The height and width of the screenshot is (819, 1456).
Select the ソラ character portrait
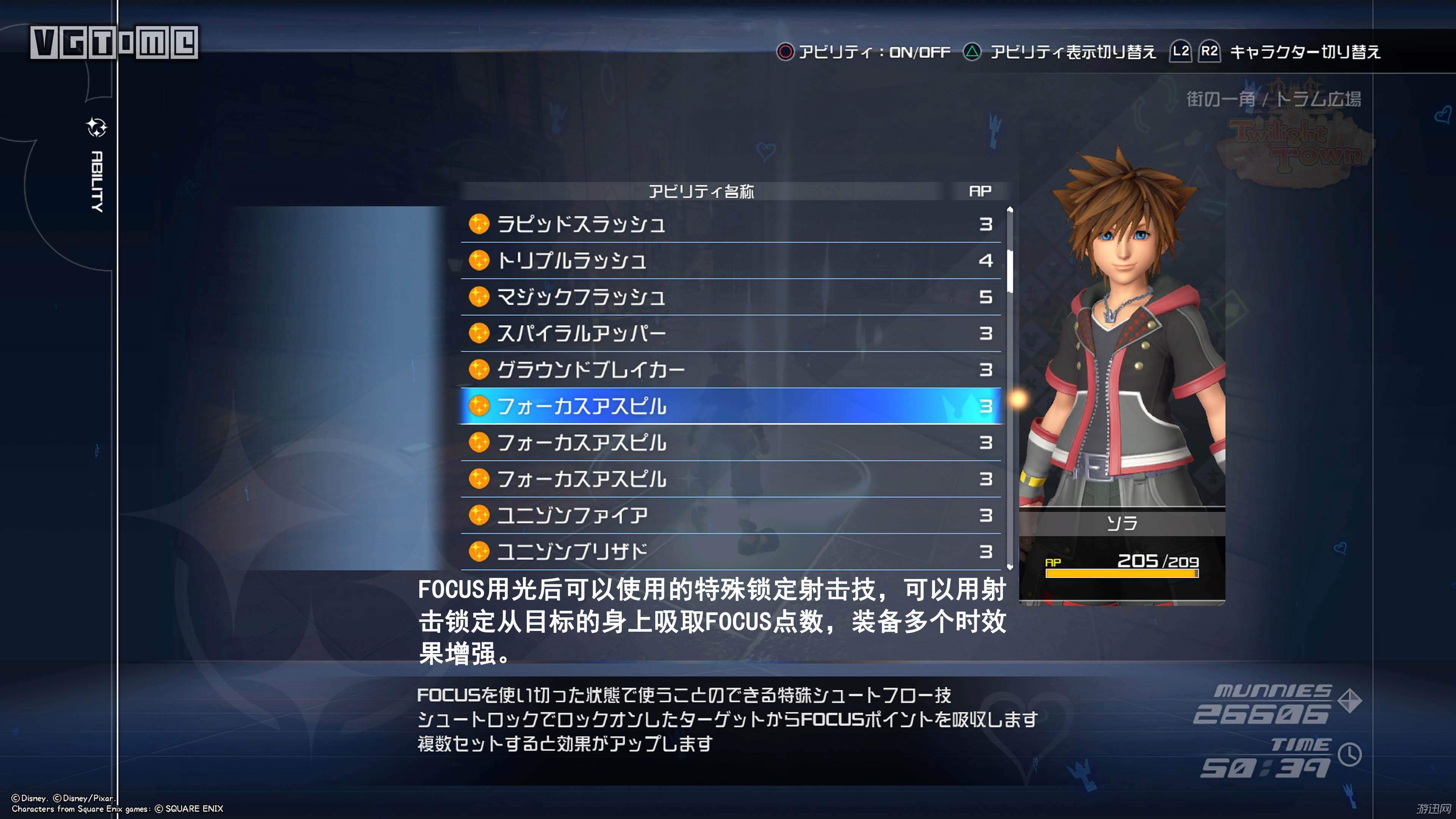click(x=1122, y=339)
